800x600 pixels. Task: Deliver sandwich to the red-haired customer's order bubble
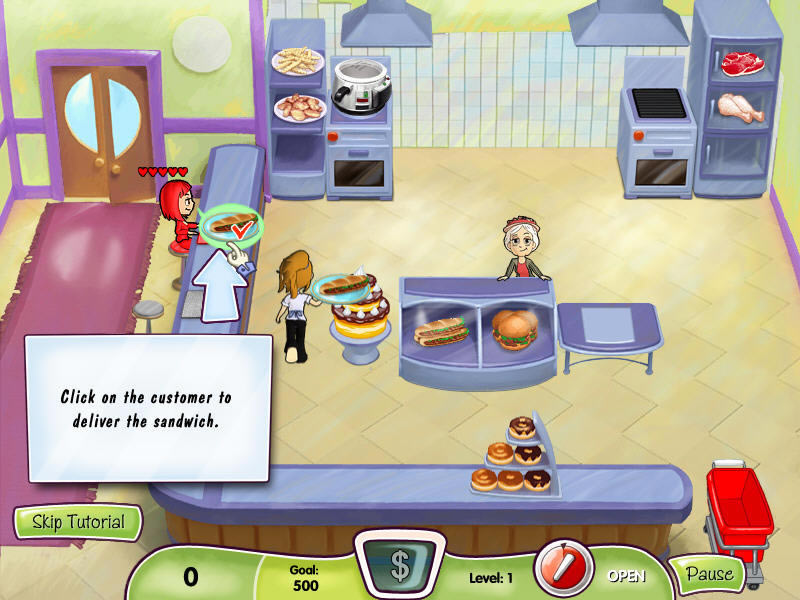coord(230,225)
